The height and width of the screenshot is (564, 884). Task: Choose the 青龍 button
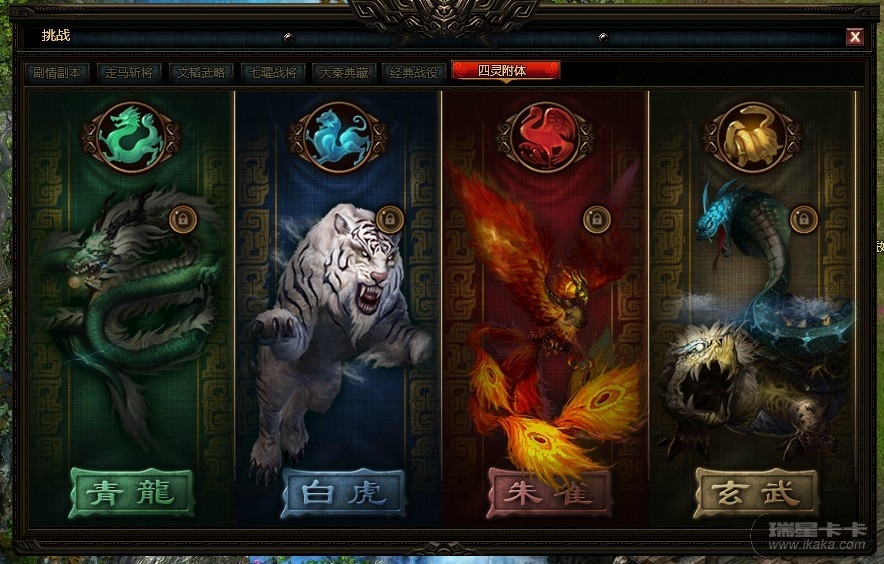pyautogui.click(x=131, y=493)
